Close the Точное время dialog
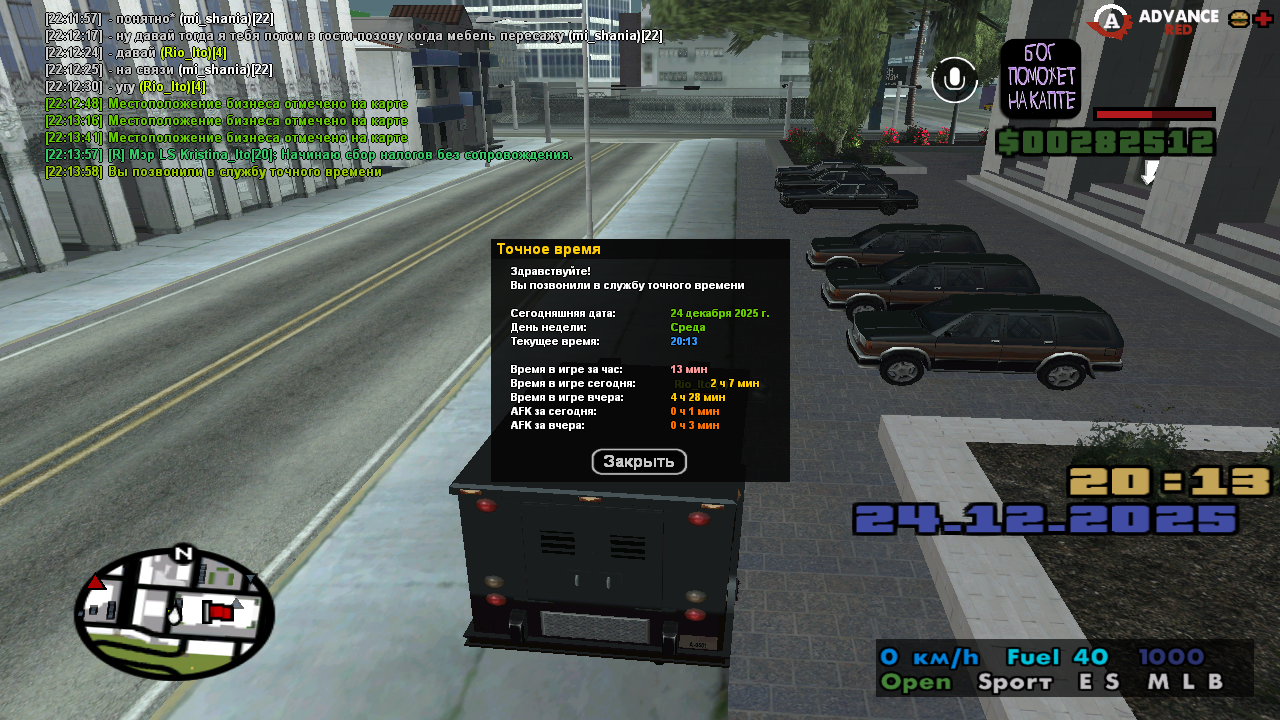 point(639,462)
